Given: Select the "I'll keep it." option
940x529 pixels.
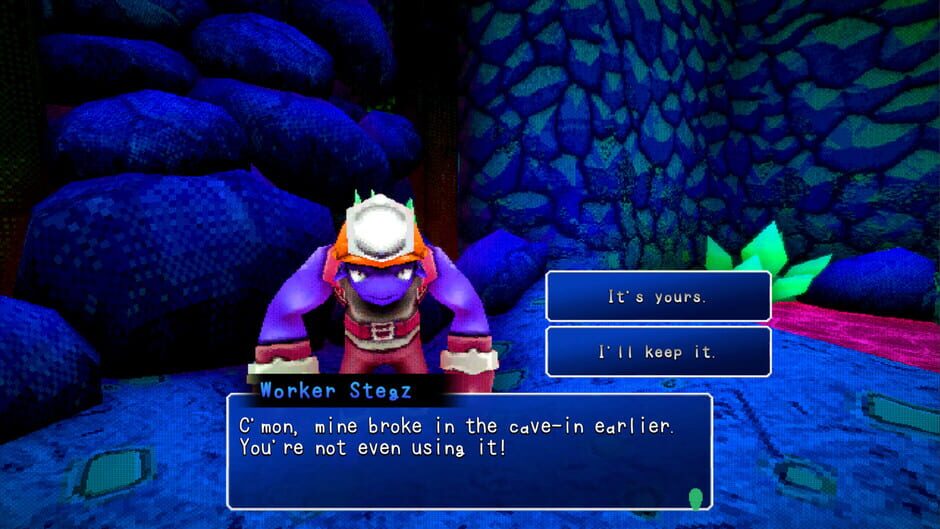Looking at the screenshot, I should [x=658, y=352].
